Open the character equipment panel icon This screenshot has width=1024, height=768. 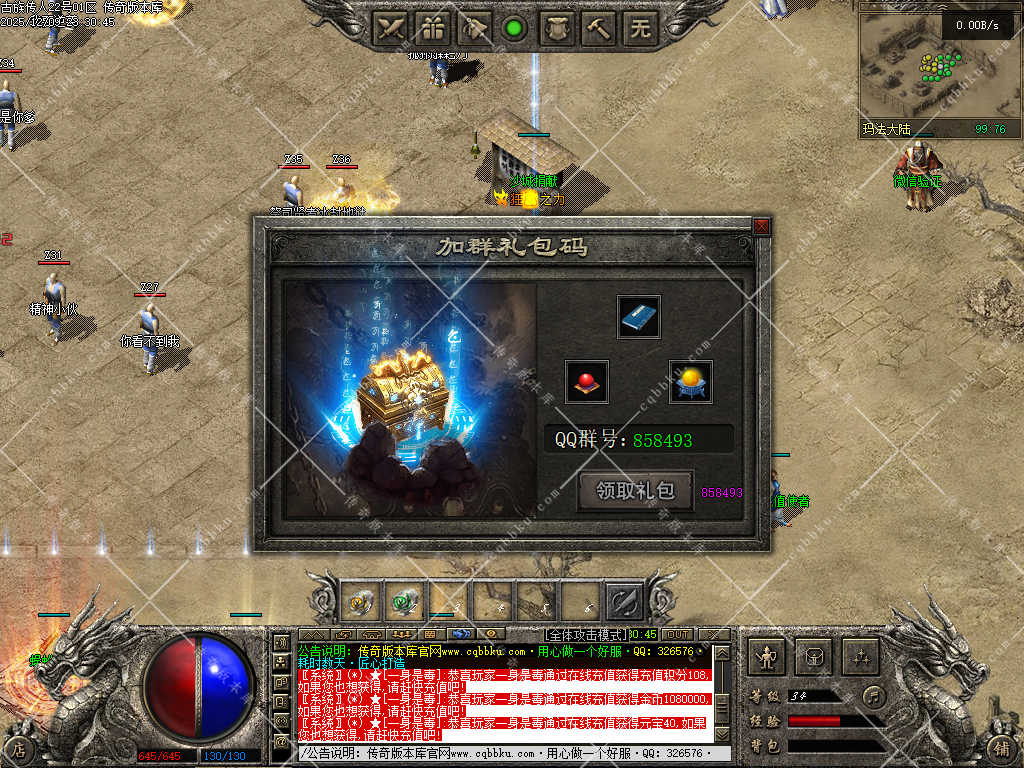767,657
